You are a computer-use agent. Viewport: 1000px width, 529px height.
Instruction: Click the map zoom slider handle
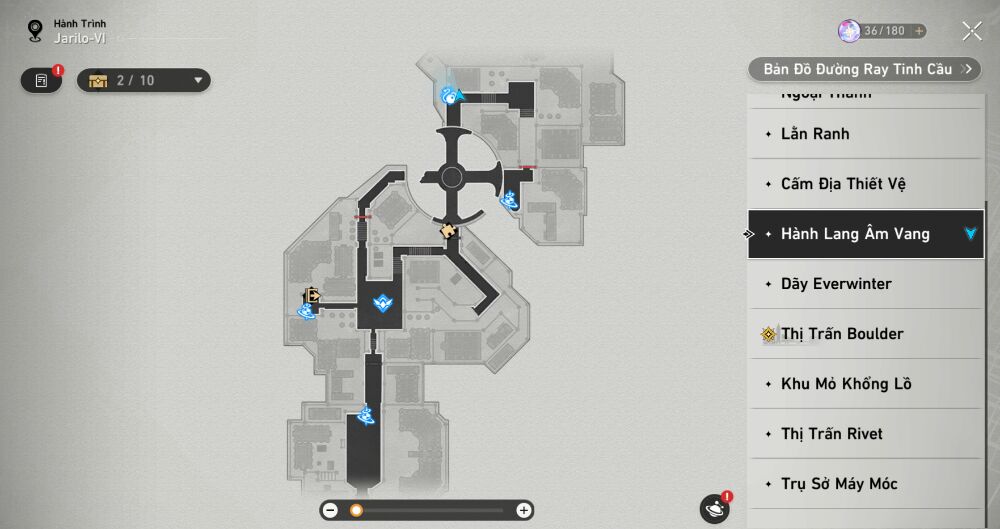(x=356, y=510)
